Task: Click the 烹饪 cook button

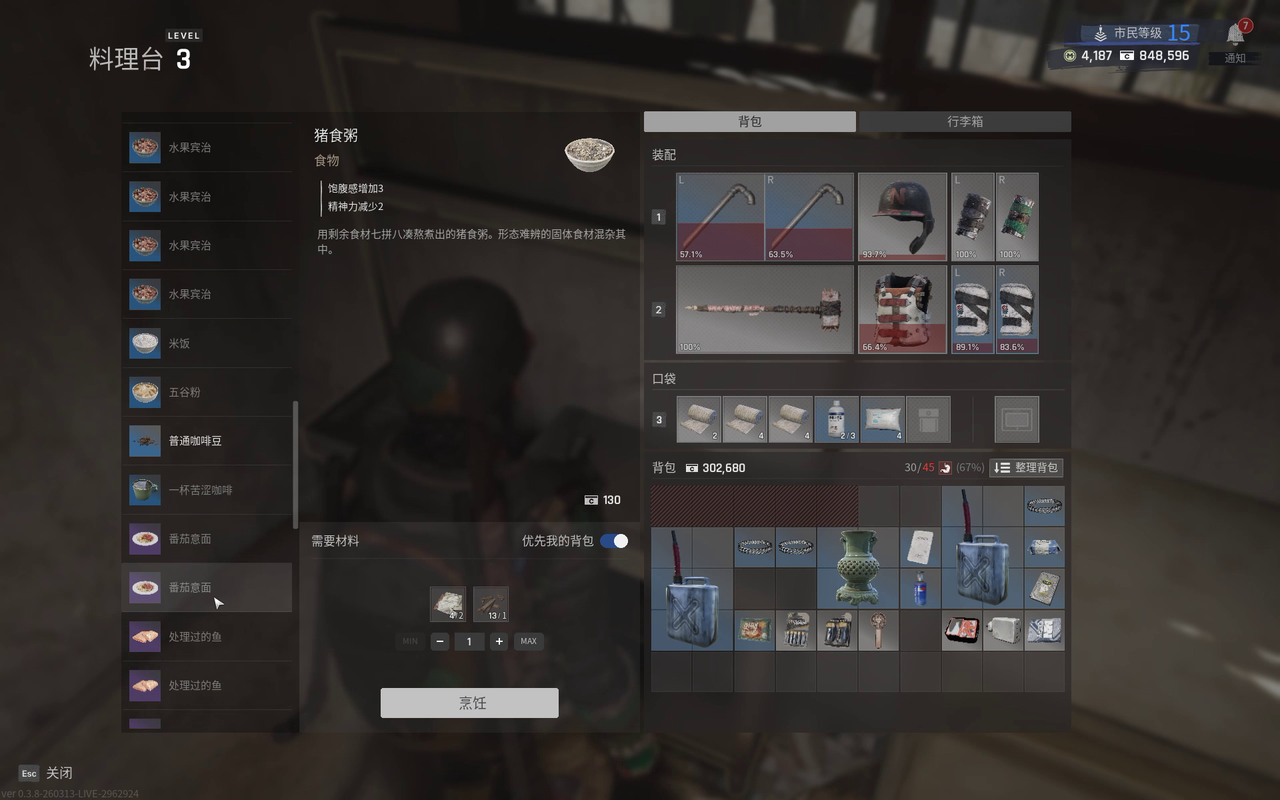Action: click(469, 703)
